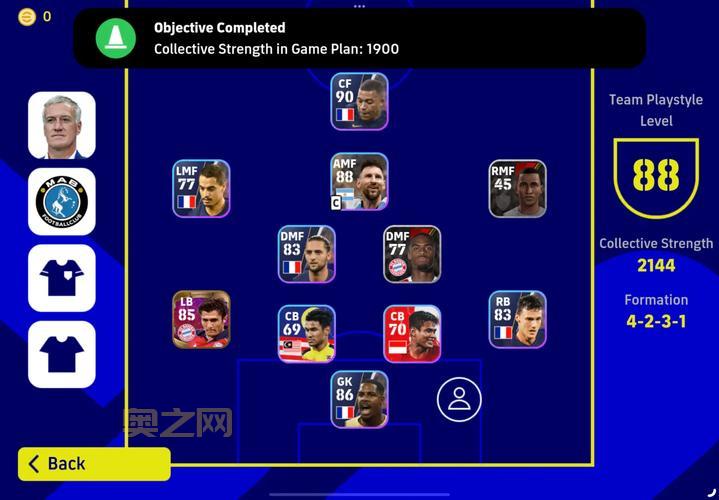The height and width of the screenshot is (500, 719).
Task: Choose the AMF 88 player card
Action: [359, 181]
